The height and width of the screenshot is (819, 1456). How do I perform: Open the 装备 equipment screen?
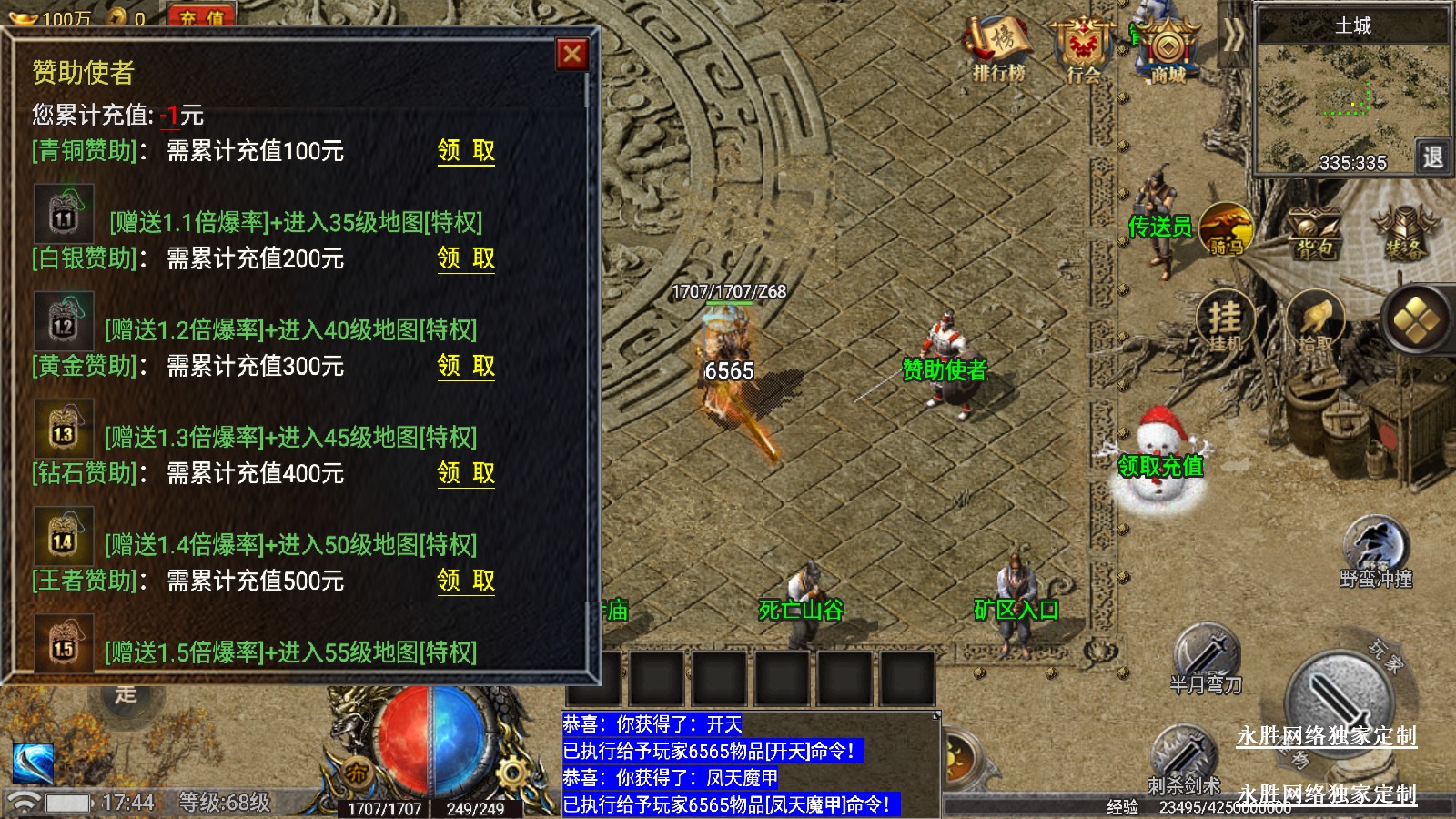[1403, 233]
